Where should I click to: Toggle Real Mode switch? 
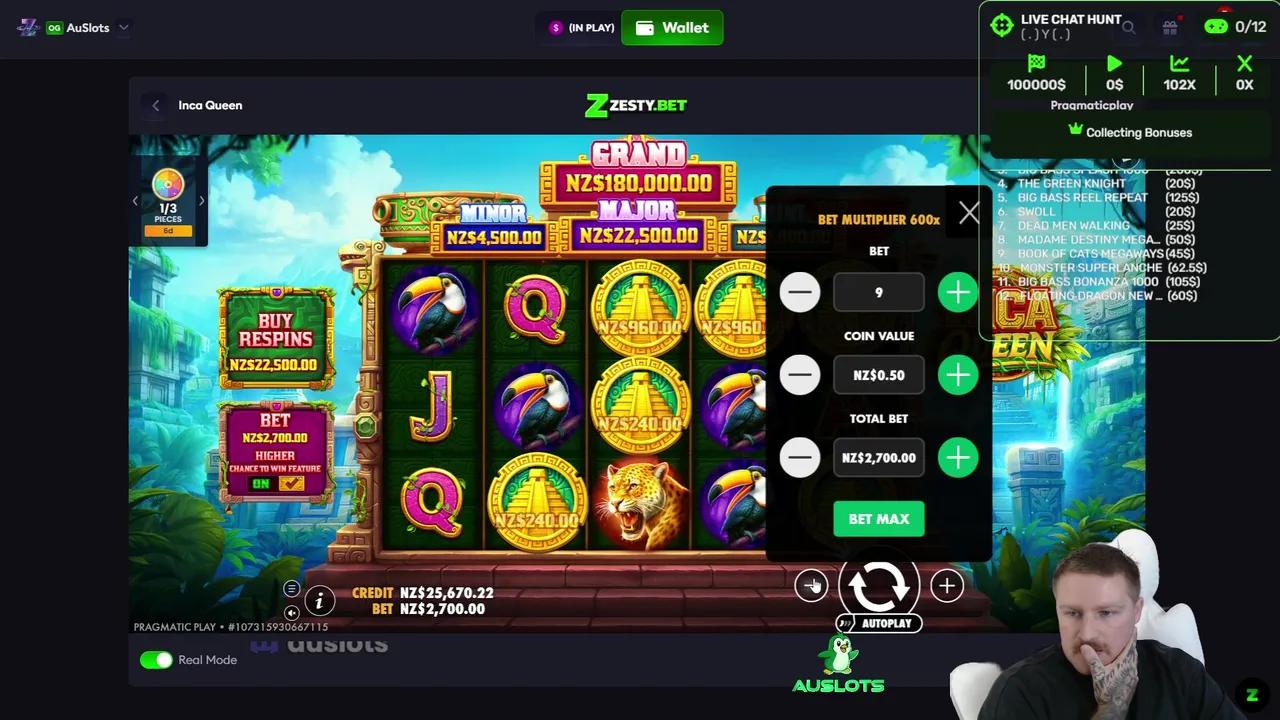pyautogui.click(x=156, y=660)
